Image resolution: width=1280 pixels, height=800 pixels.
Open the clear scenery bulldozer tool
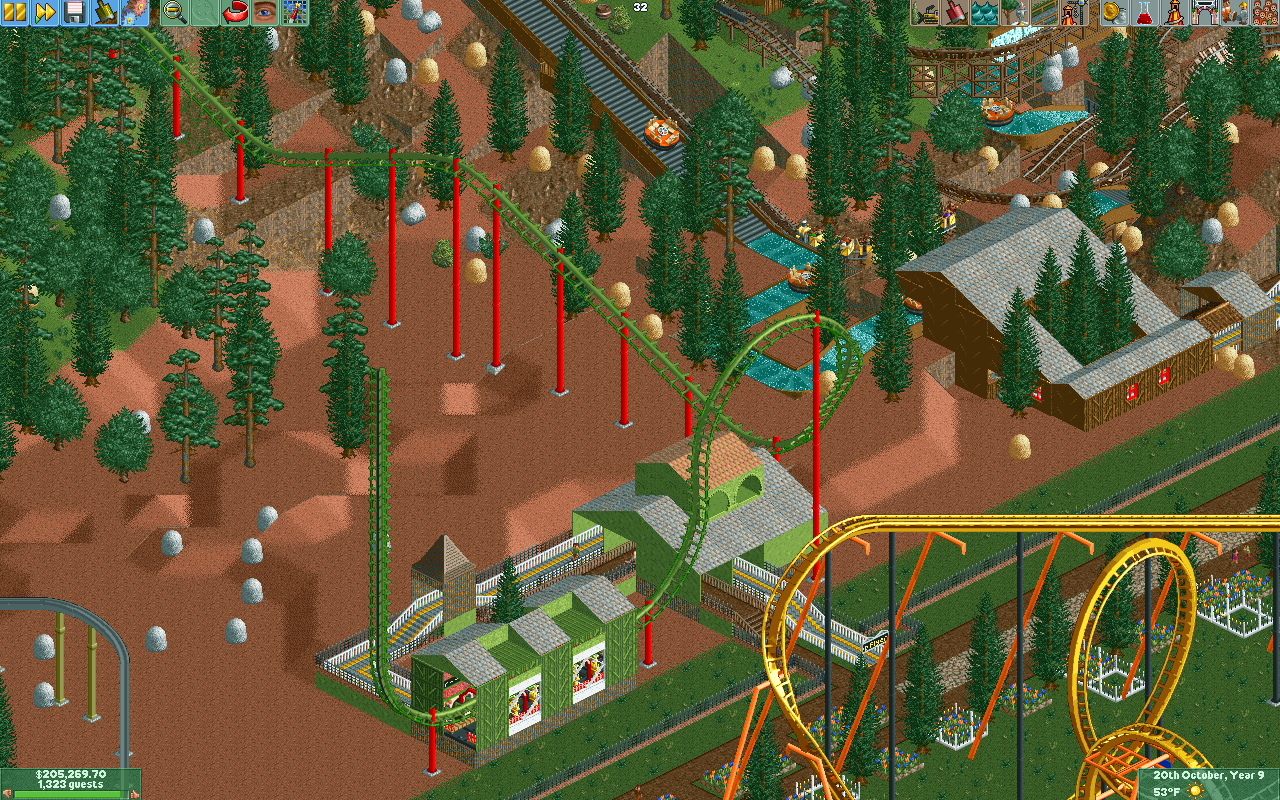[925, 13]
